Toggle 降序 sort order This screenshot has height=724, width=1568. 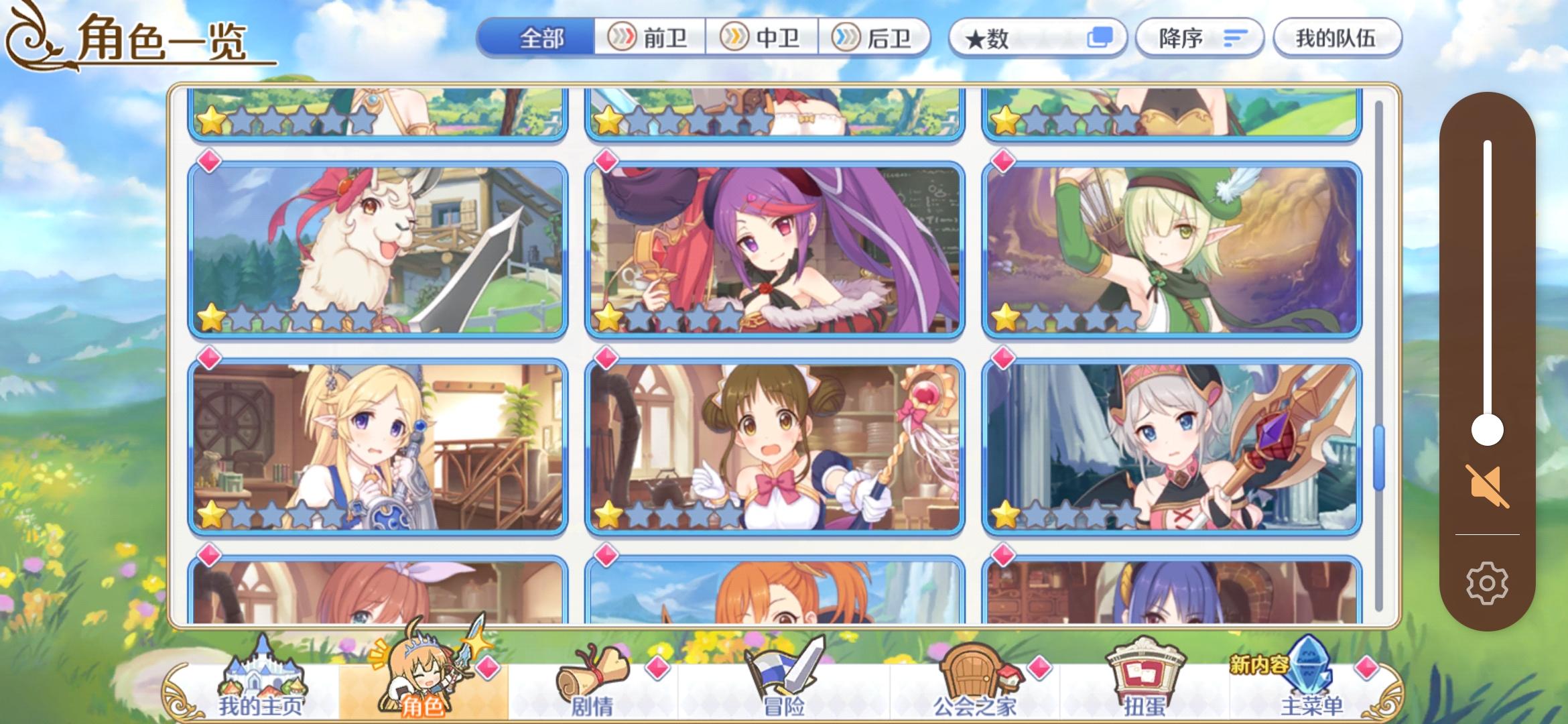[x=1199, y=38]
